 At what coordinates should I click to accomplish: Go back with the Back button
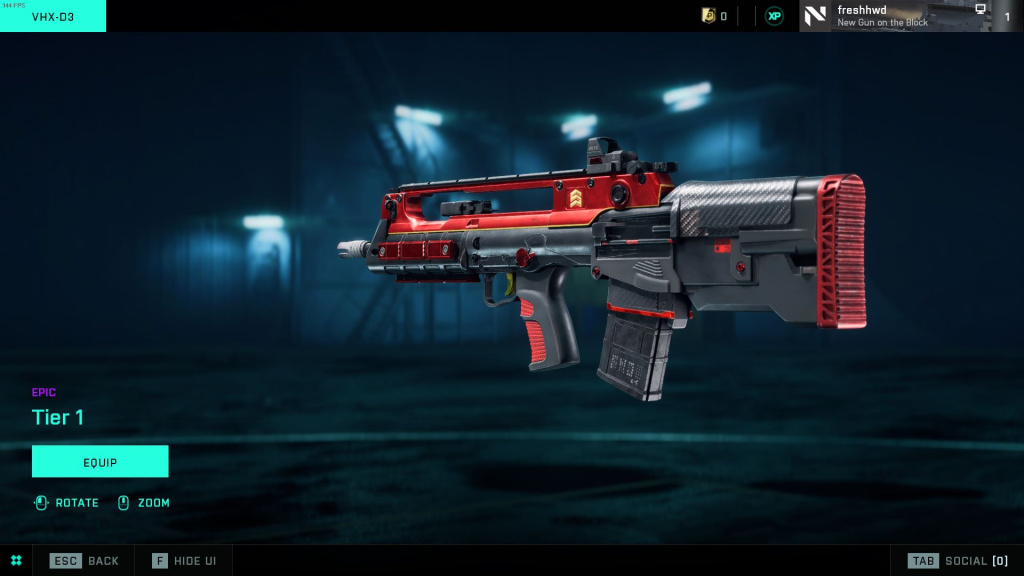pyautogui.click(x=85, y=561)
